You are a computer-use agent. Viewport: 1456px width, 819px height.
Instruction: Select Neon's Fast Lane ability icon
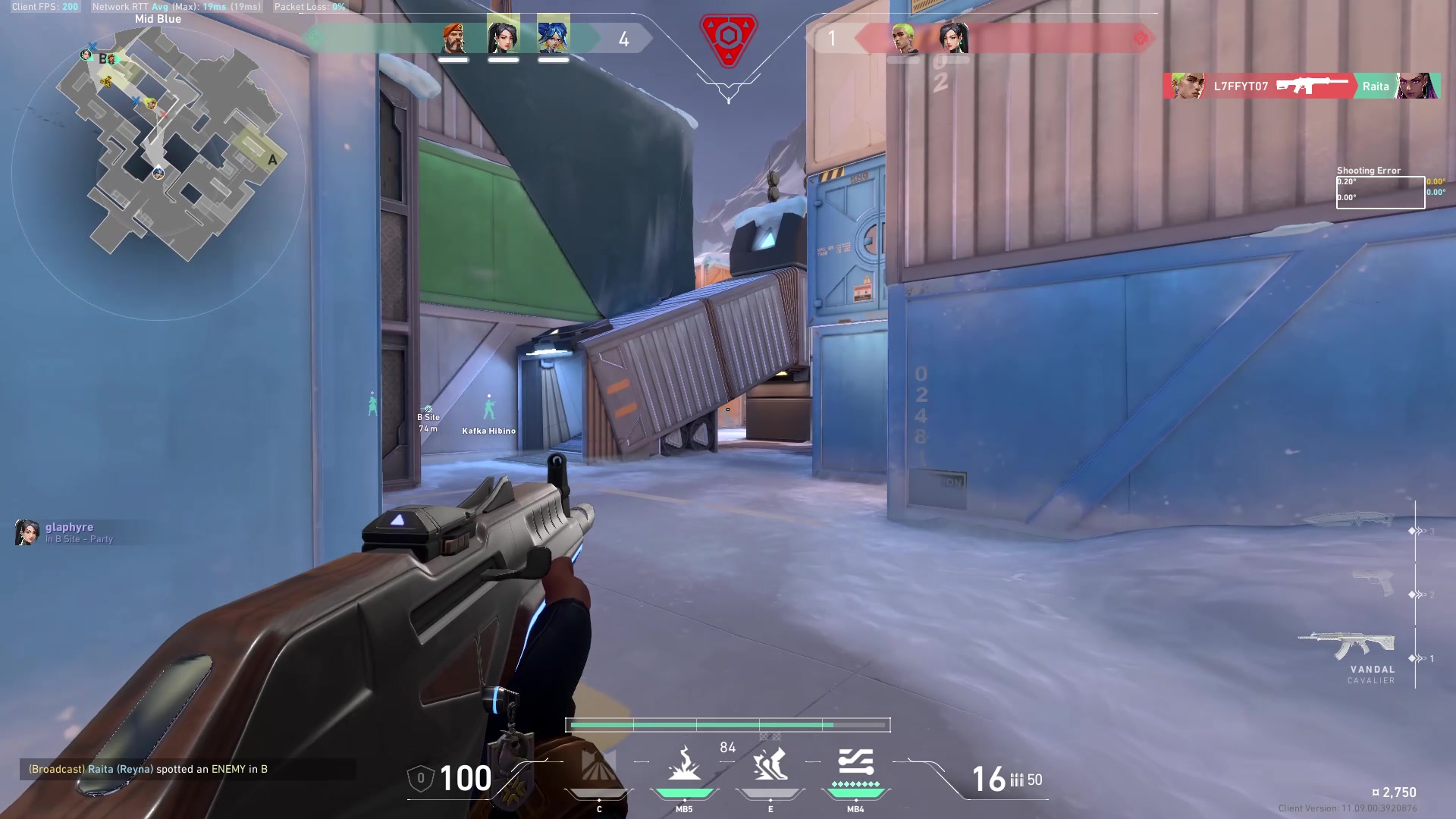599,767
